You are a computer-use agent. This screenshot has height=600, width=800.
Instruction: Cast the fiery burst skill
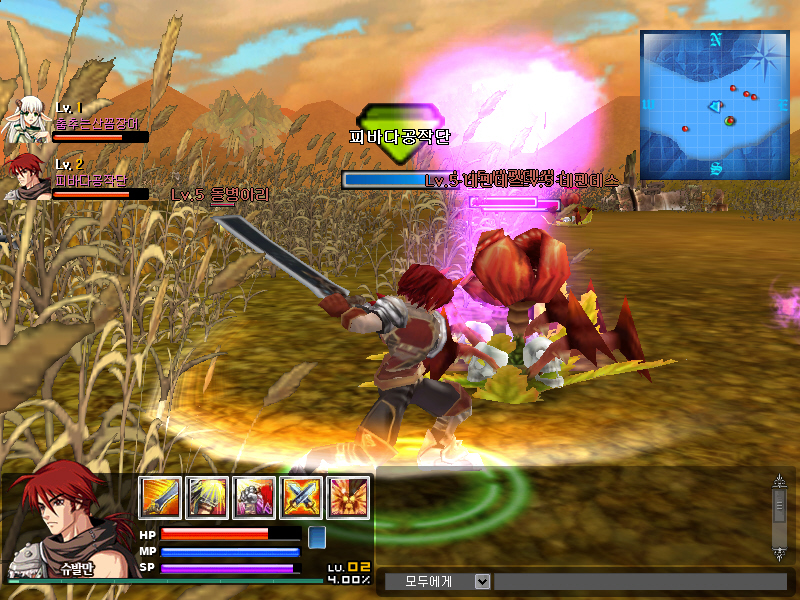coord(348,497)
